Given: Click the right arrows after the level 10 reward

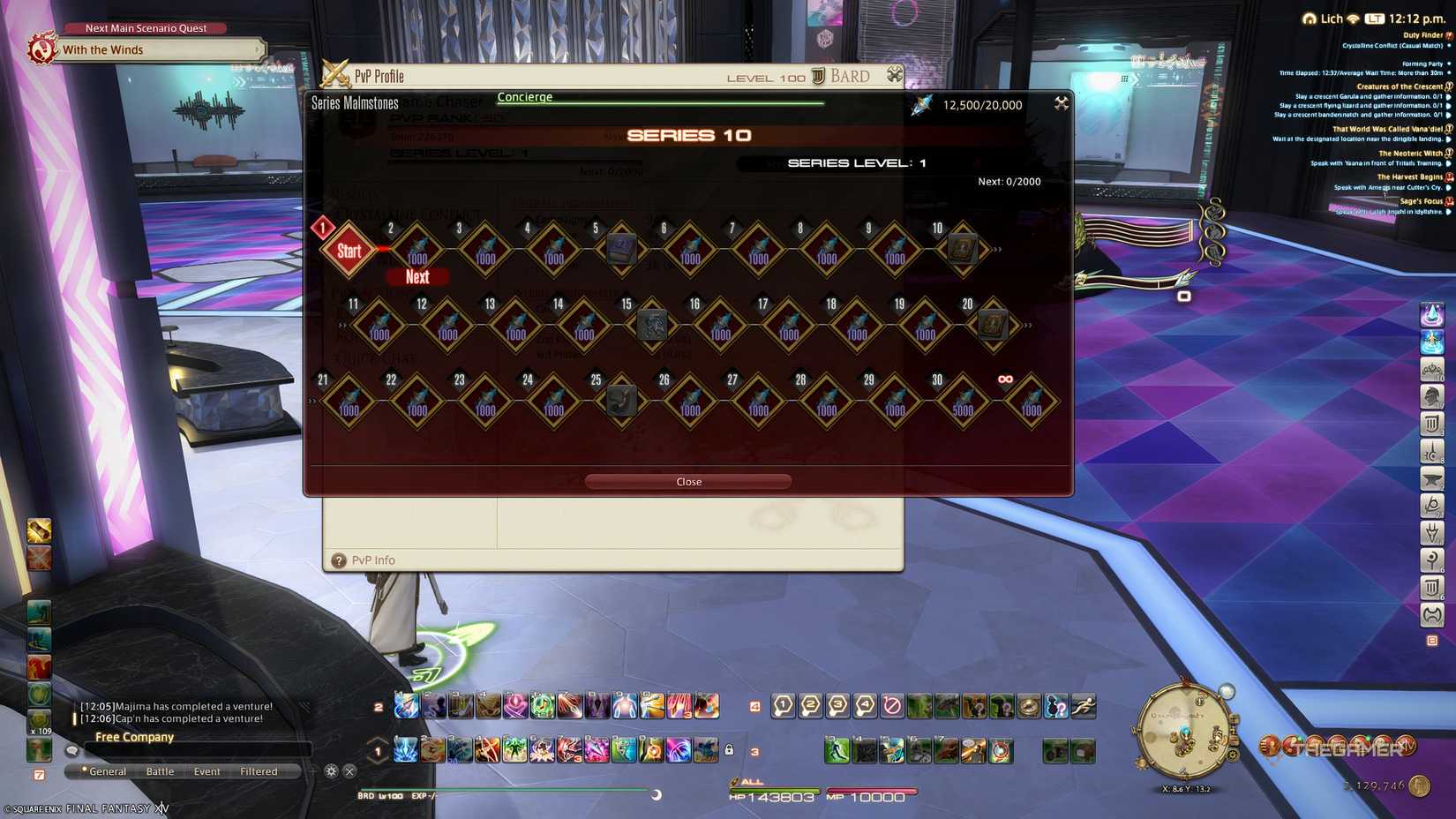Looking at the screenshot, I should coord(998,248).
